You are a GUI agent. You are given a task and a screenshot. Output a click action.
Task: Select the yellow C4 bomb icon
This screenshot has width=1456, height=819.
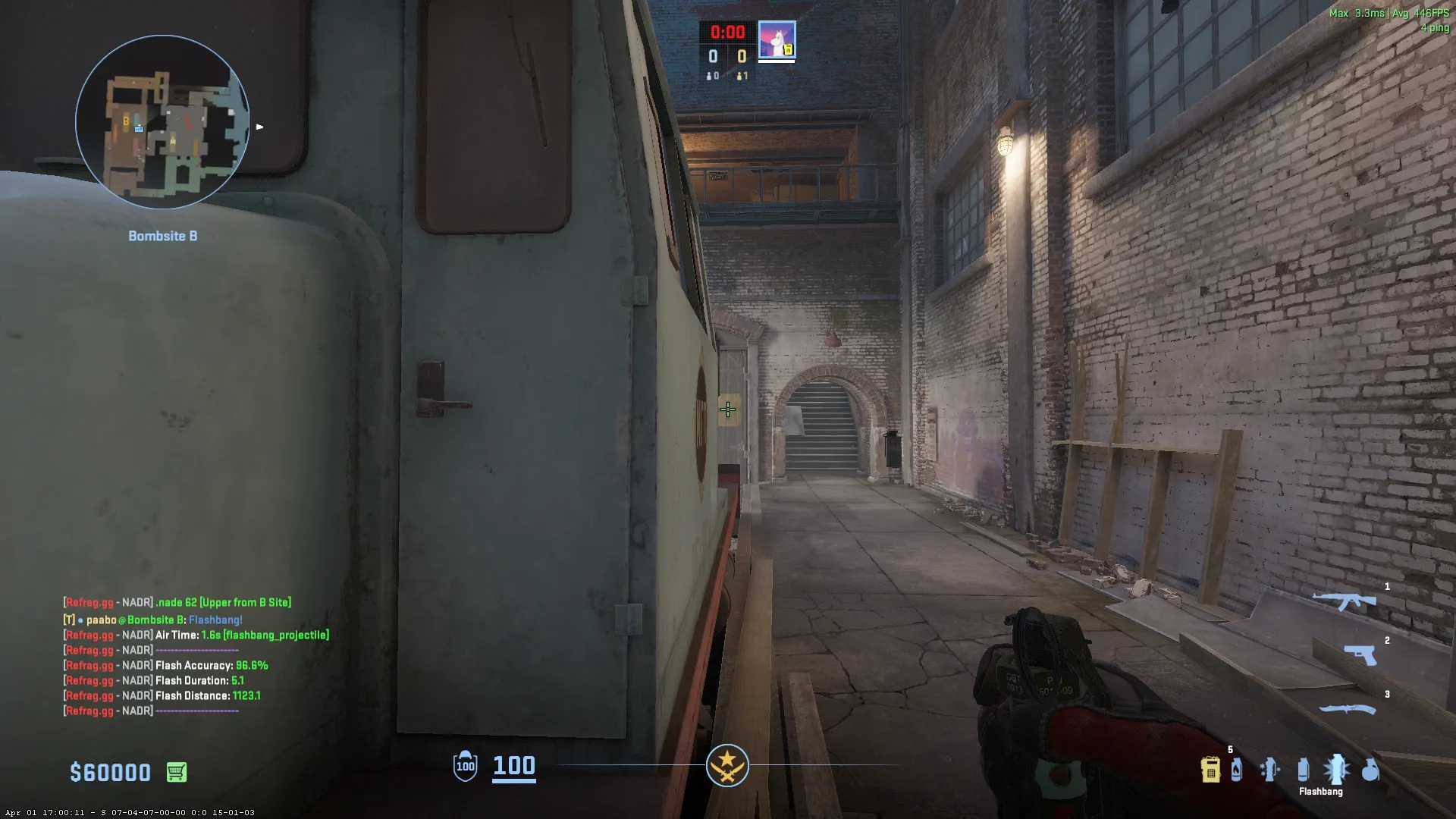(1210, 770)
